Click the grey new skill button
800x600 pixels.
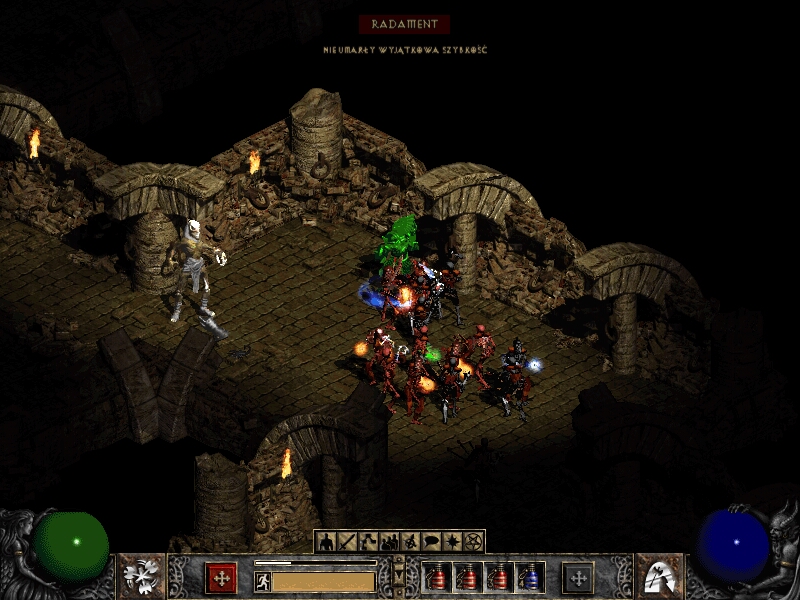tap(577, 578)
